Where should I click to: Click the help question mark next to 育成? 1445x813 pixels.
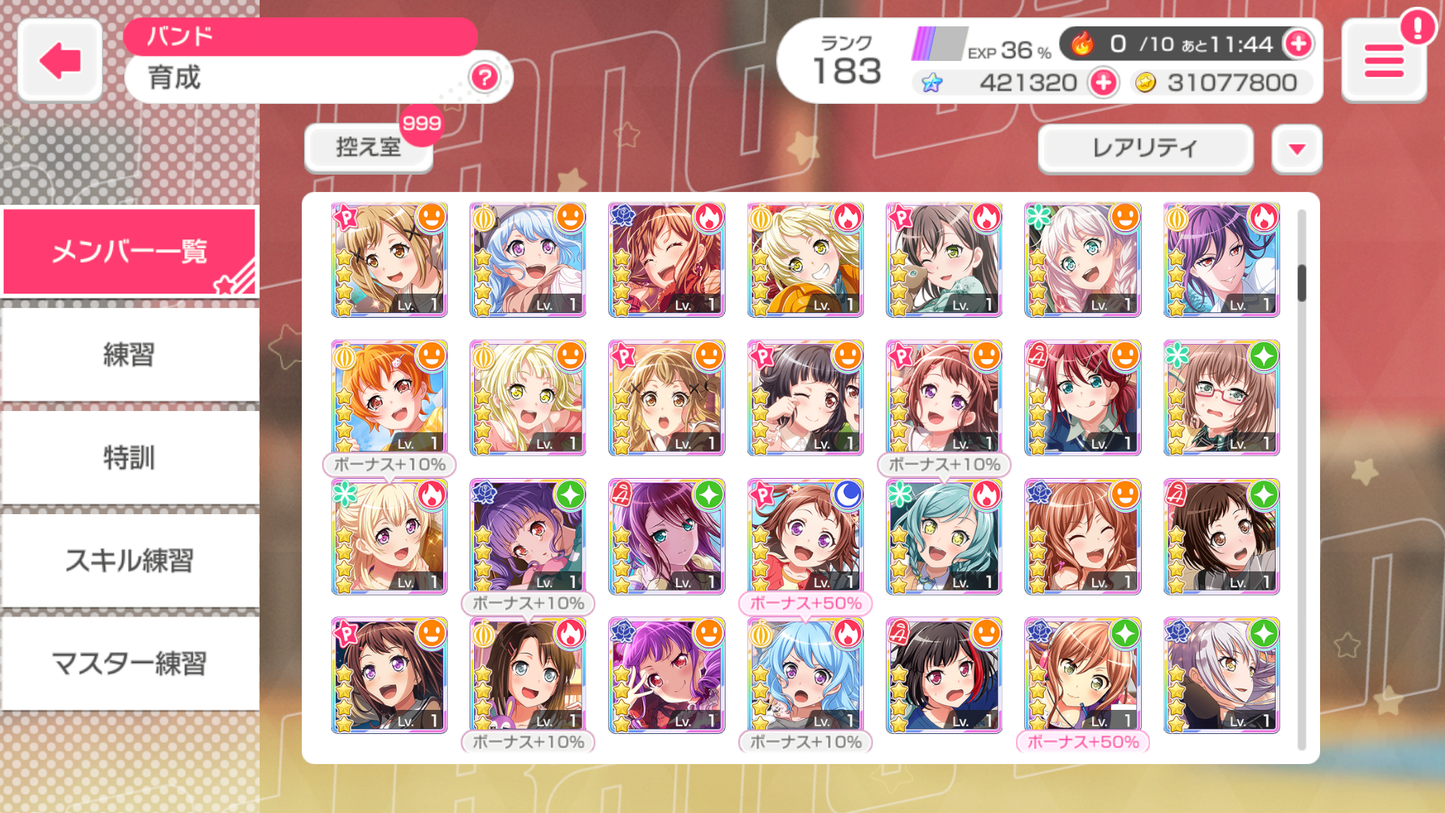[x=484, y=78]
